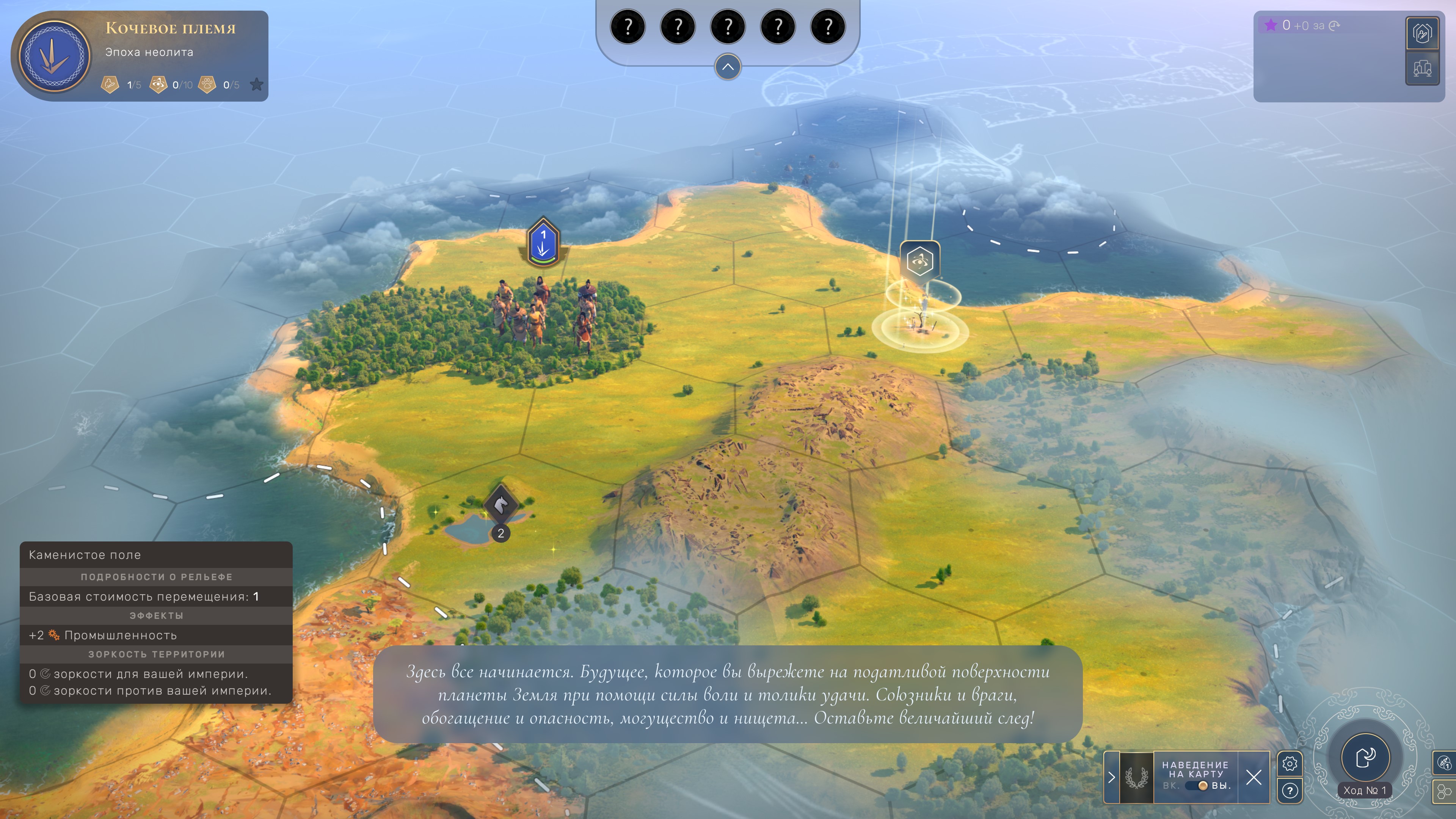Click the glowing science curiosity marker
Viewport: 1456px width, 819px height.
919,261
